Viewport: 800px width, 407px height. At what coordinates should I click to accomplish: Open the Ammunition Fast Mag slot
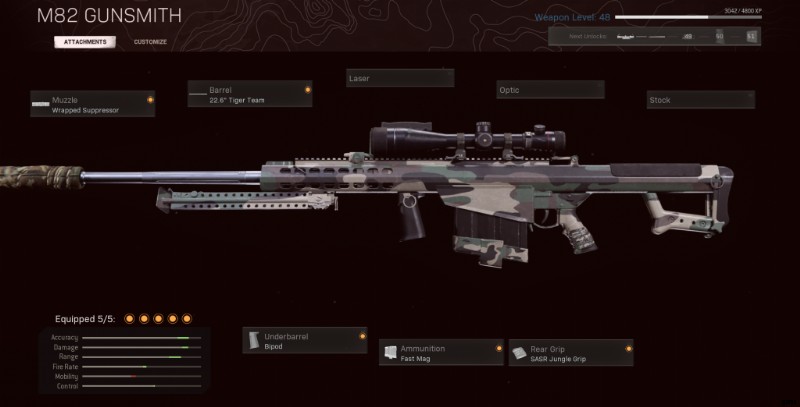[441, 353]
